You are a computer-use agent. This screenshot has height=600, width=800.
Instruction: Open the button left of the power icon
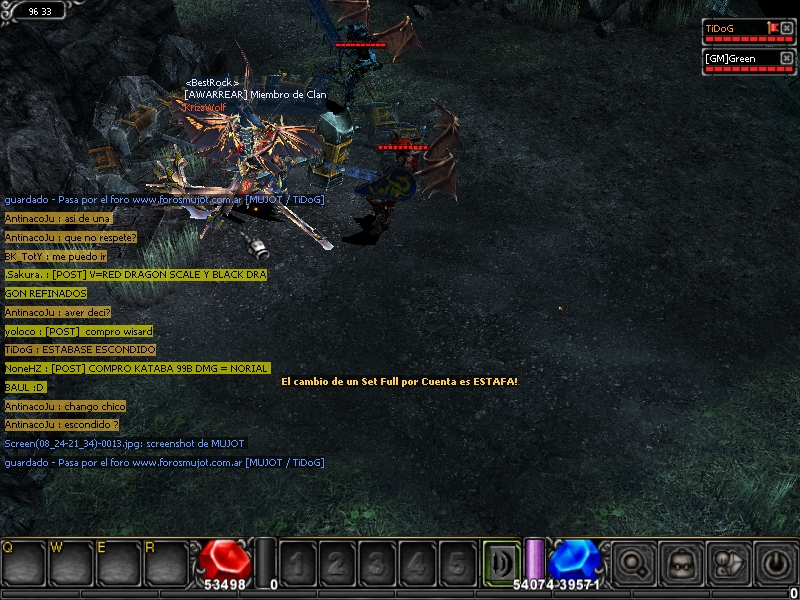729,564
